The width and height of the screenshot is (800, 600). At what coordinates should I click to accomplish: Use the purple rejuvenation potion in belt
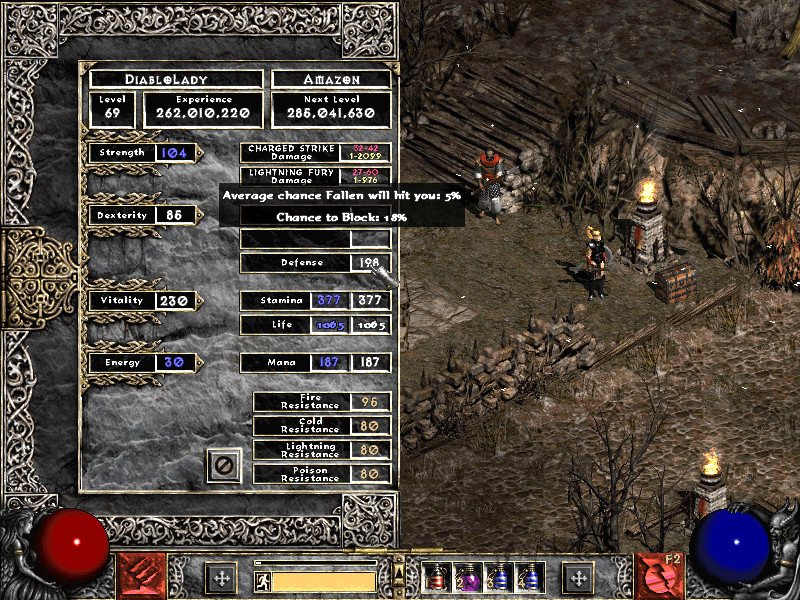[466, 577]
